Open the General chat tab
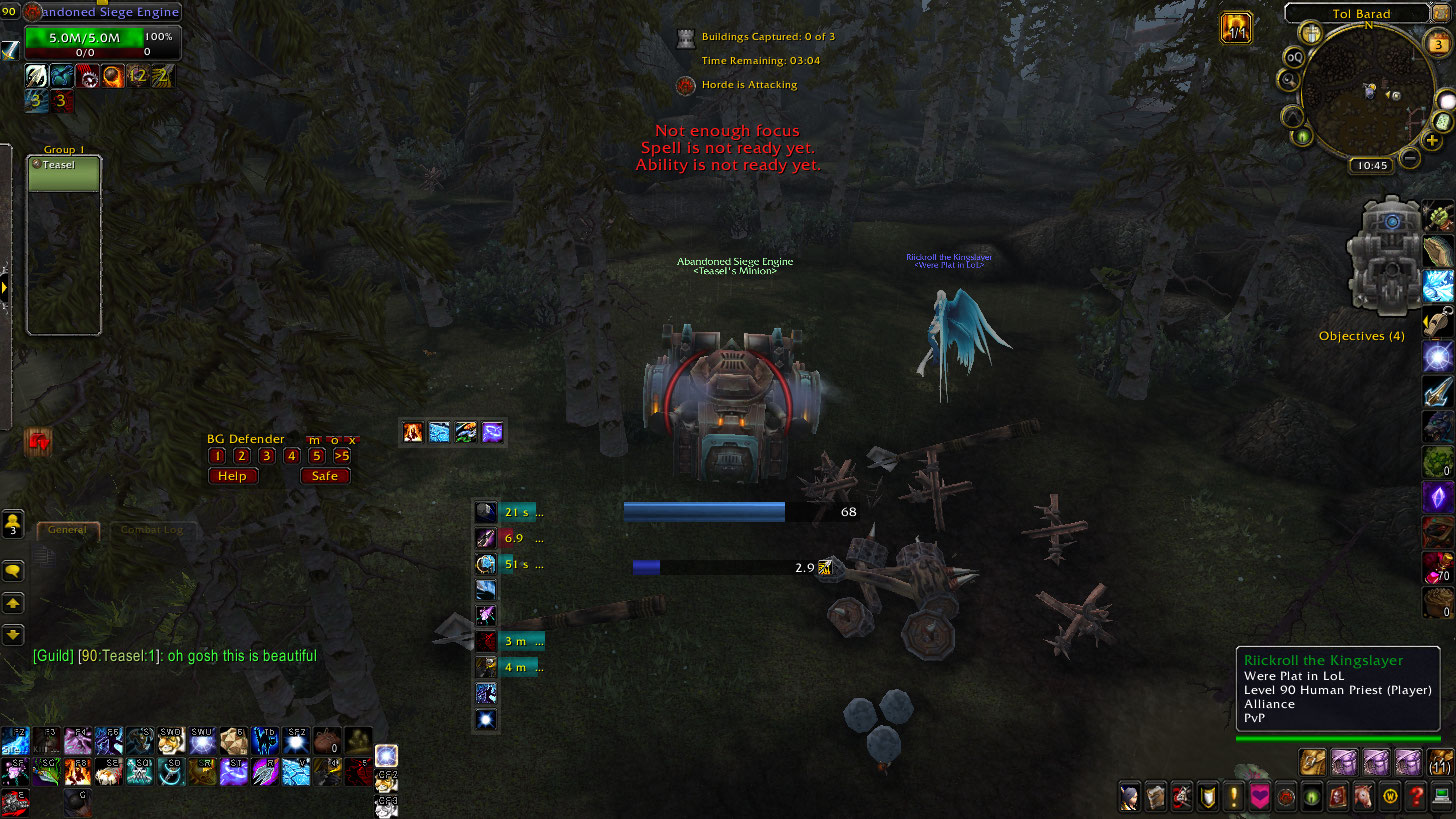This screenshot has height=819, width=1456. (x=68, y=530)
